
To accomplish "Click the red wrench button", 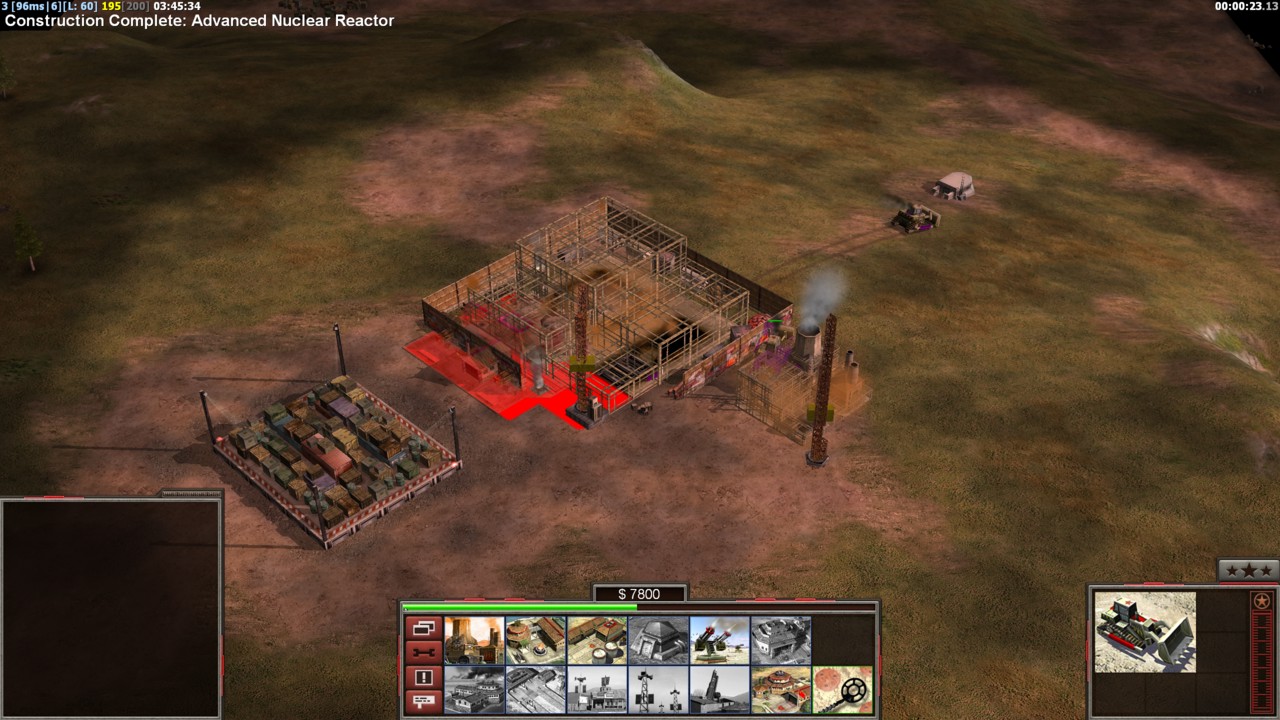I will [423, 653].
